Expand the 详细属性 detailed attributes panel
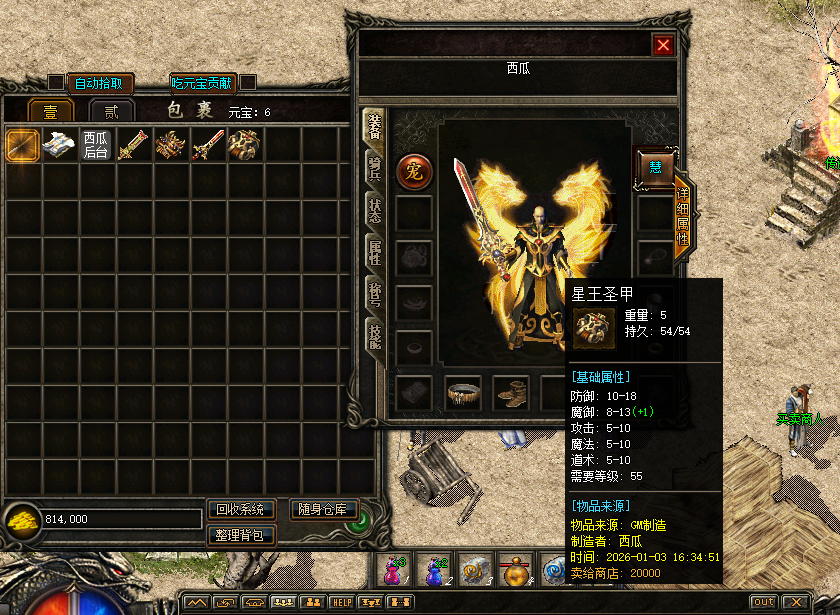The image size is (840, 615). tap(682, 219)
